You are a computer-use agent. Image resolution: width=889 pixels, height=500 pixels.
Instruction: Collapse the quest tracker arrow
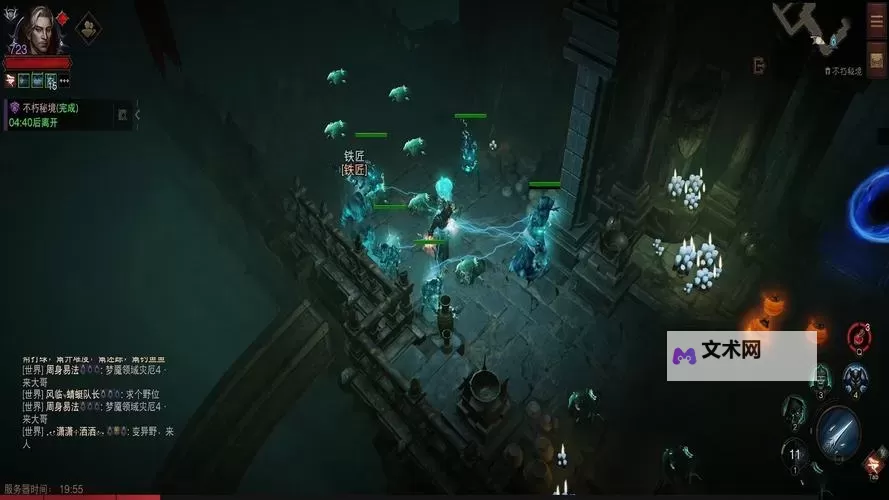point(137,114)
